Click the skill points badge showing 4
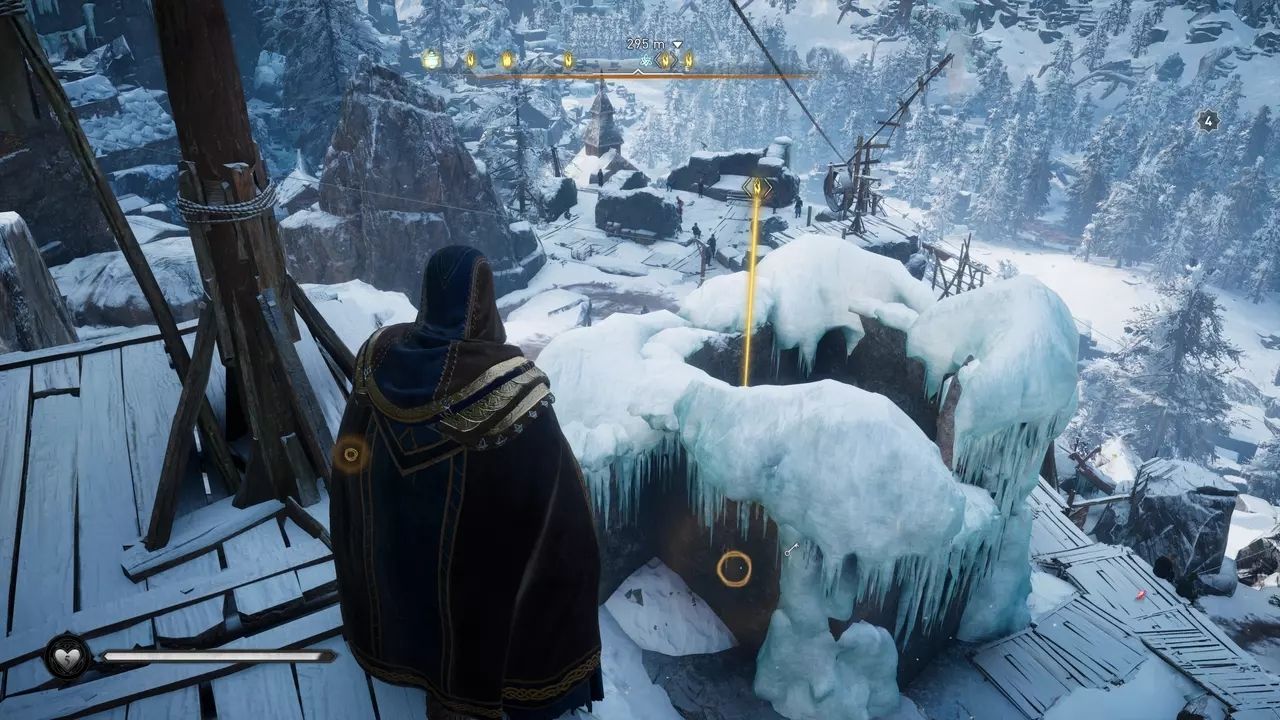The height and width of the screenshot is (720, 1280). click(1208, 121)
